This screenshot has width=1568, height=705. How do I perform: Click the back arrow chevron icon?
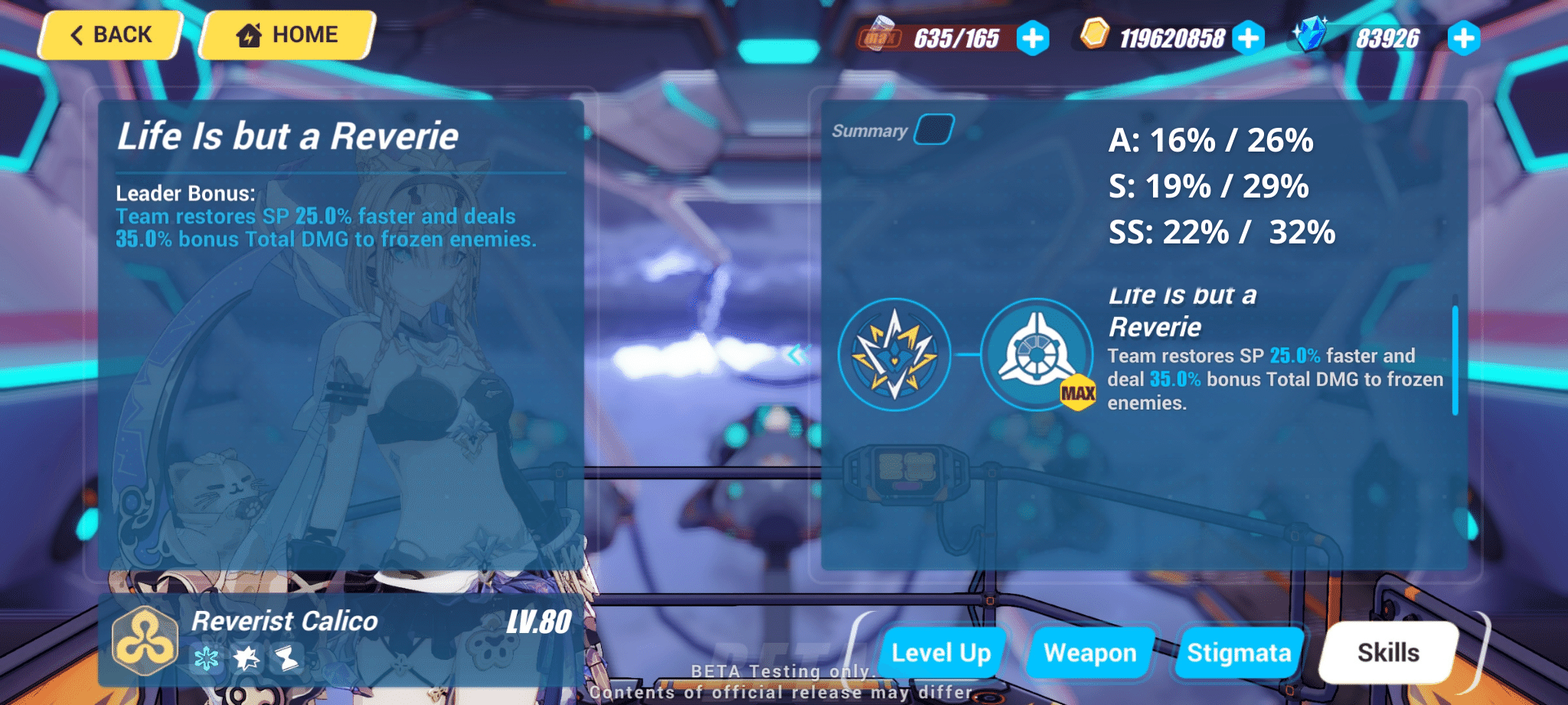[77, 34]
